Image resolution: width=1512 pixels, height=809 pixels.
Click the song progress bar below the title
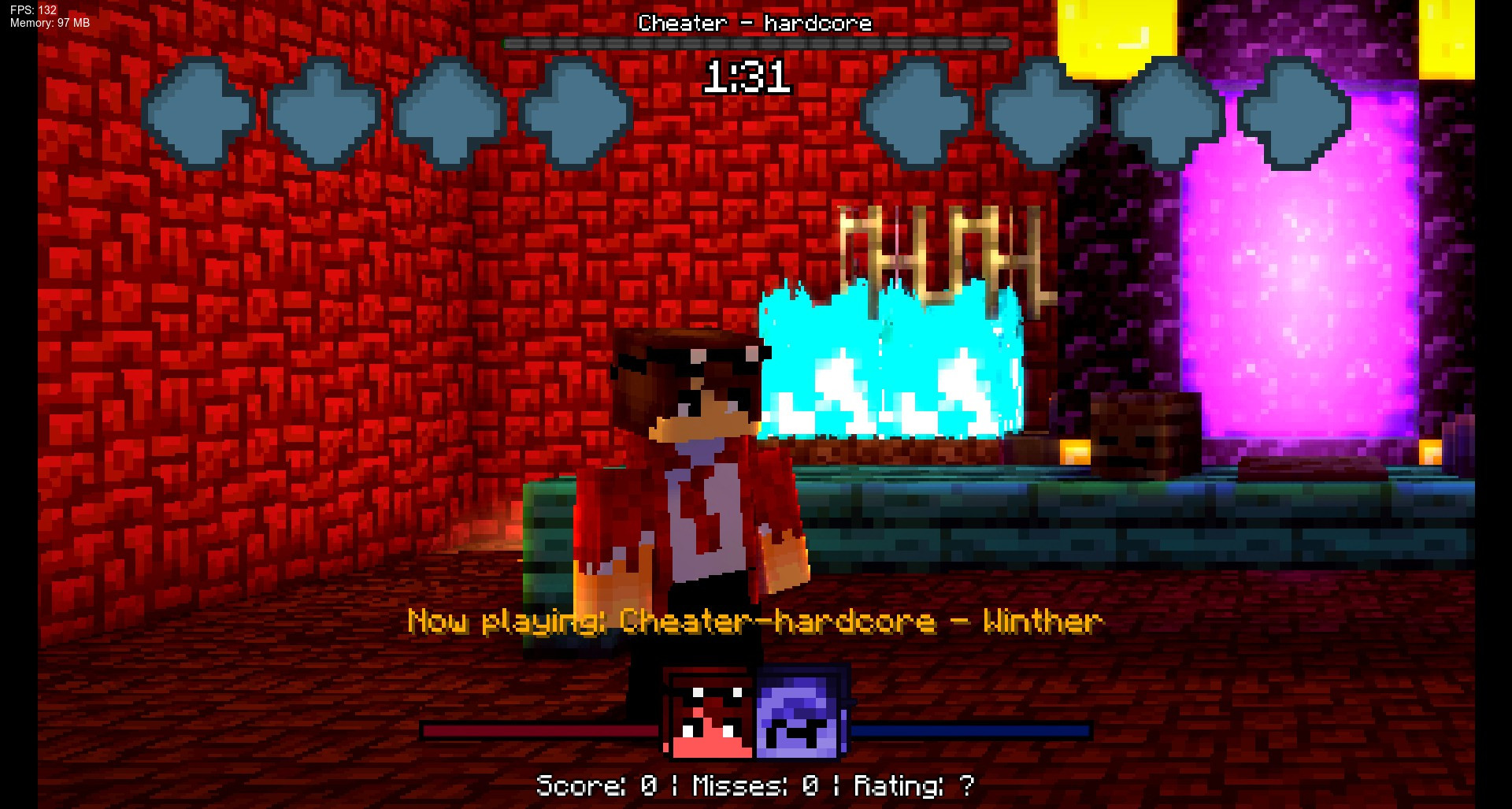tap(754, 44)
